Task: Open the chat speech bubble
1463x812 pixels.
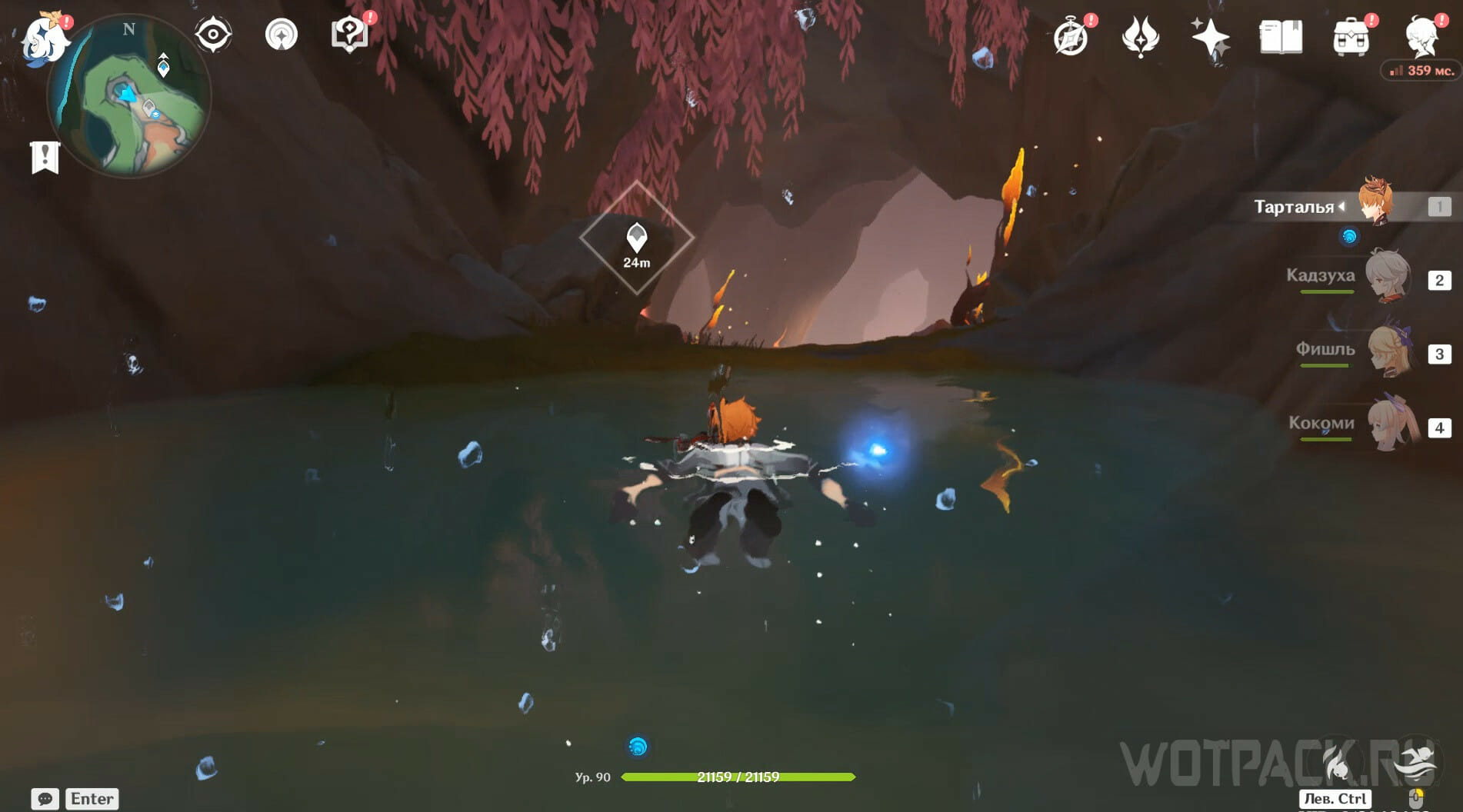Action: click(45, 799)
